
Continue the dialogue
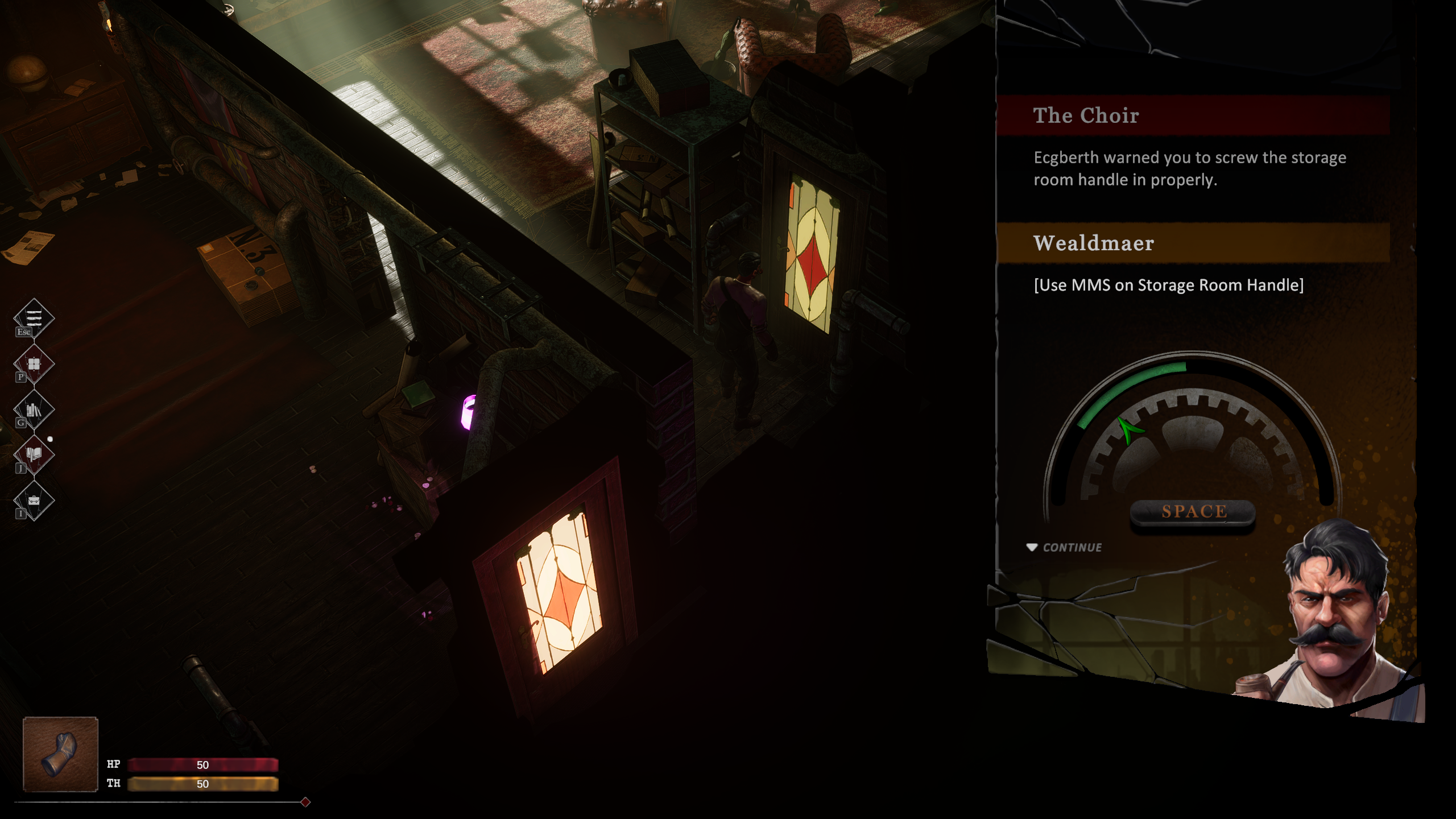[1065, 547]
